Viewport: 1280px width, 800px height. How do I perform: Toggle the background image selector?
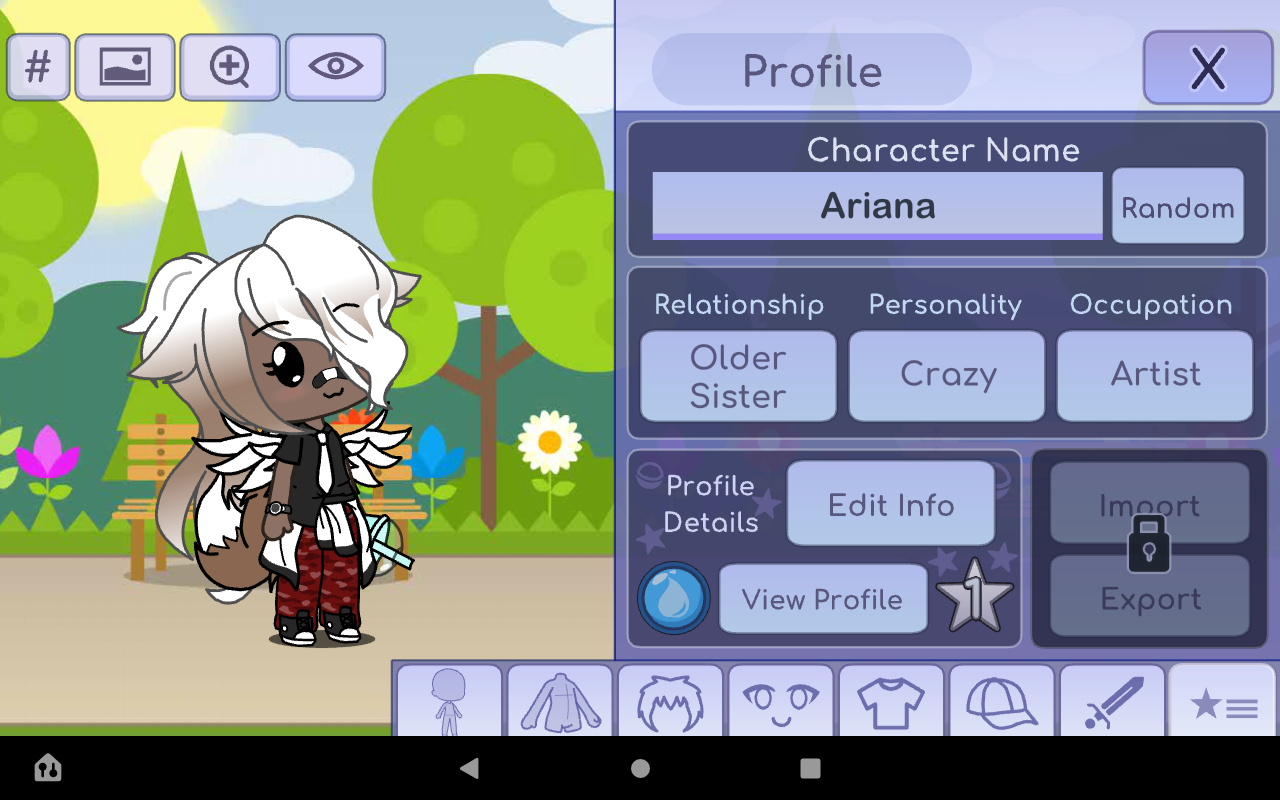pos(126,67)
